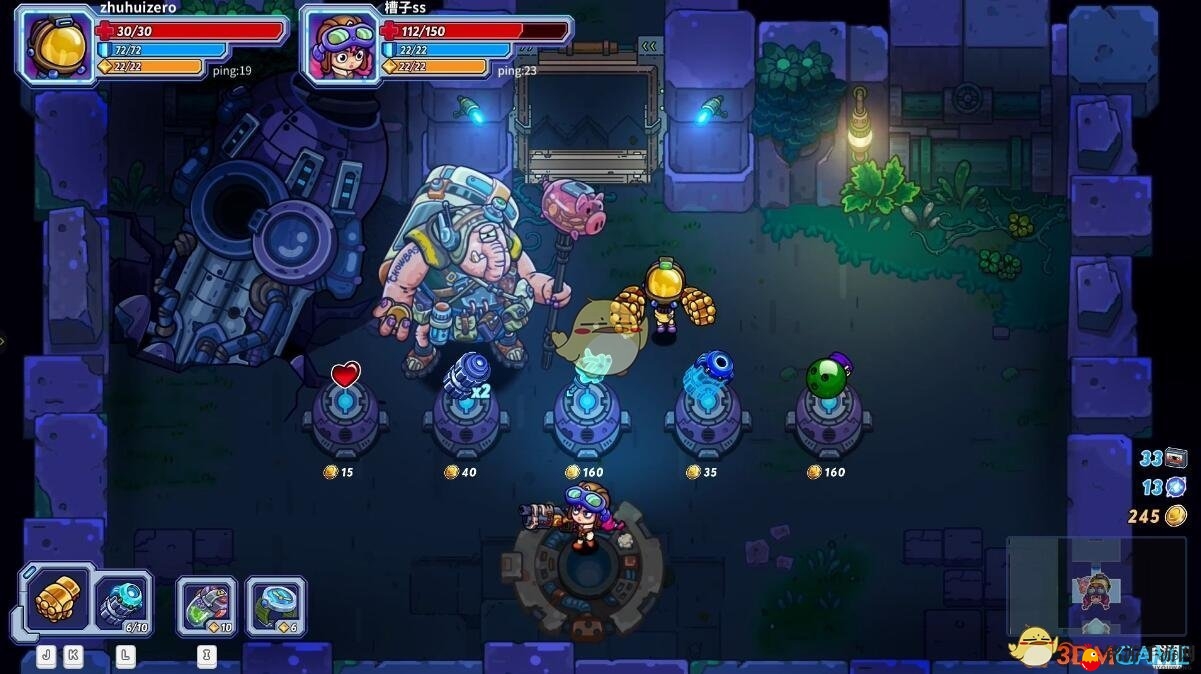Use the wristwatch item costing 6
Image resolution: width=1201 pixels, height=674 pixels.
pos(275,605)
